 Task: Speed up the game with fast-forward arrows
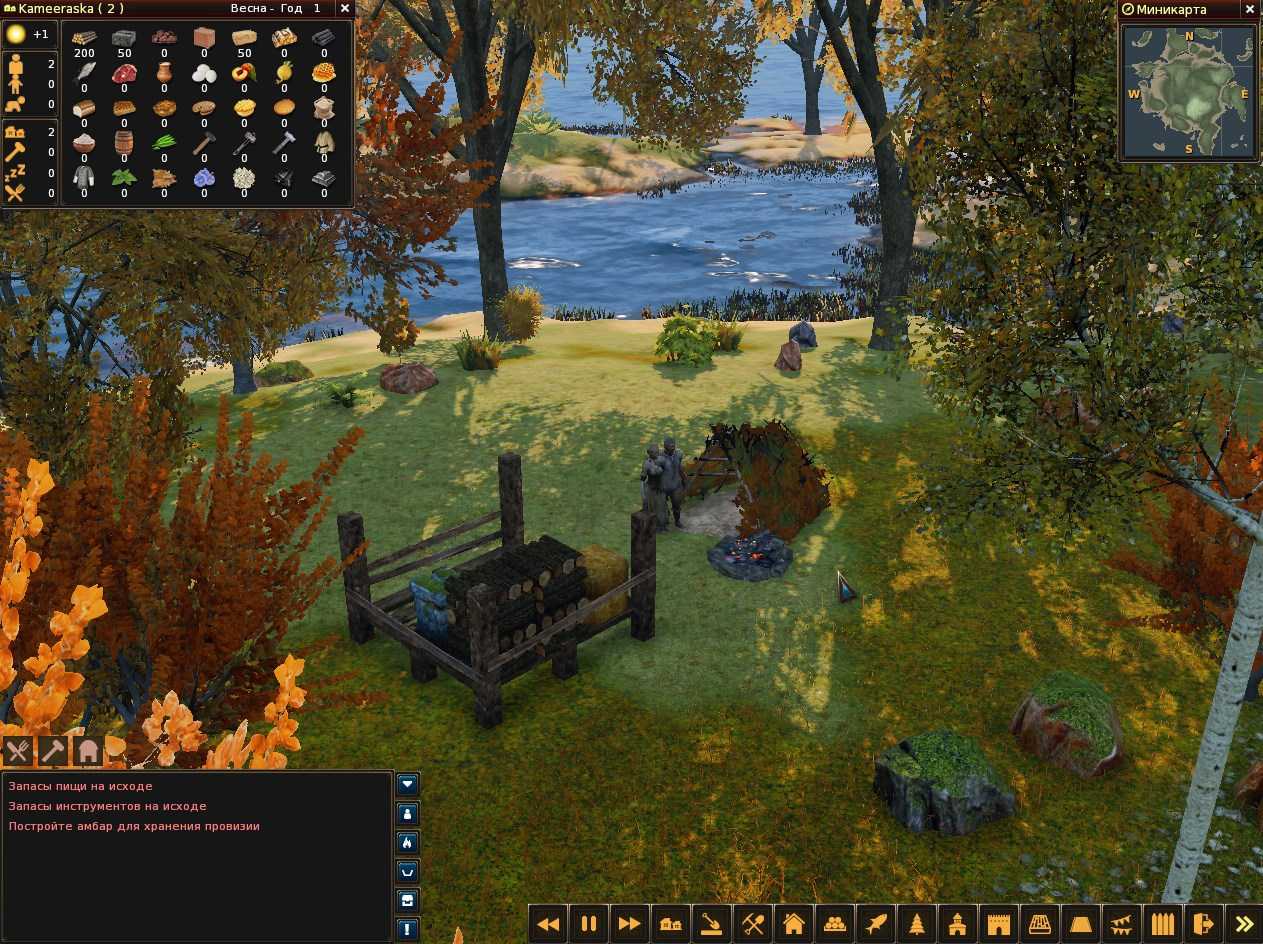pos(629,924)
